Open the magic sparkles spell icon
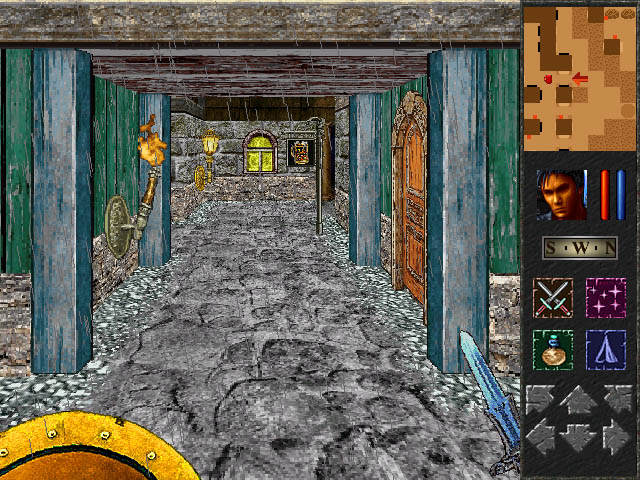640x480 pixels. (x=605, y=299)
